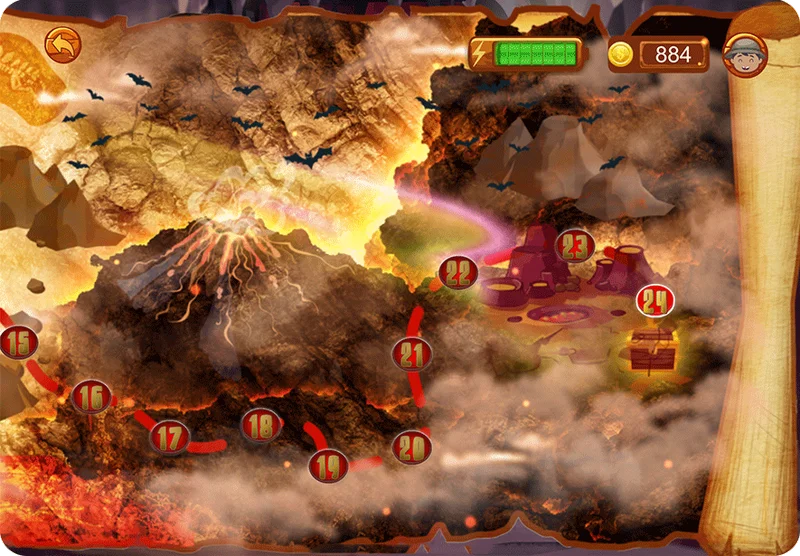Image resolution: width=800 pixels, height=556 pixels.
Task: Pick the level 18 marker
Action: [260, 426]
